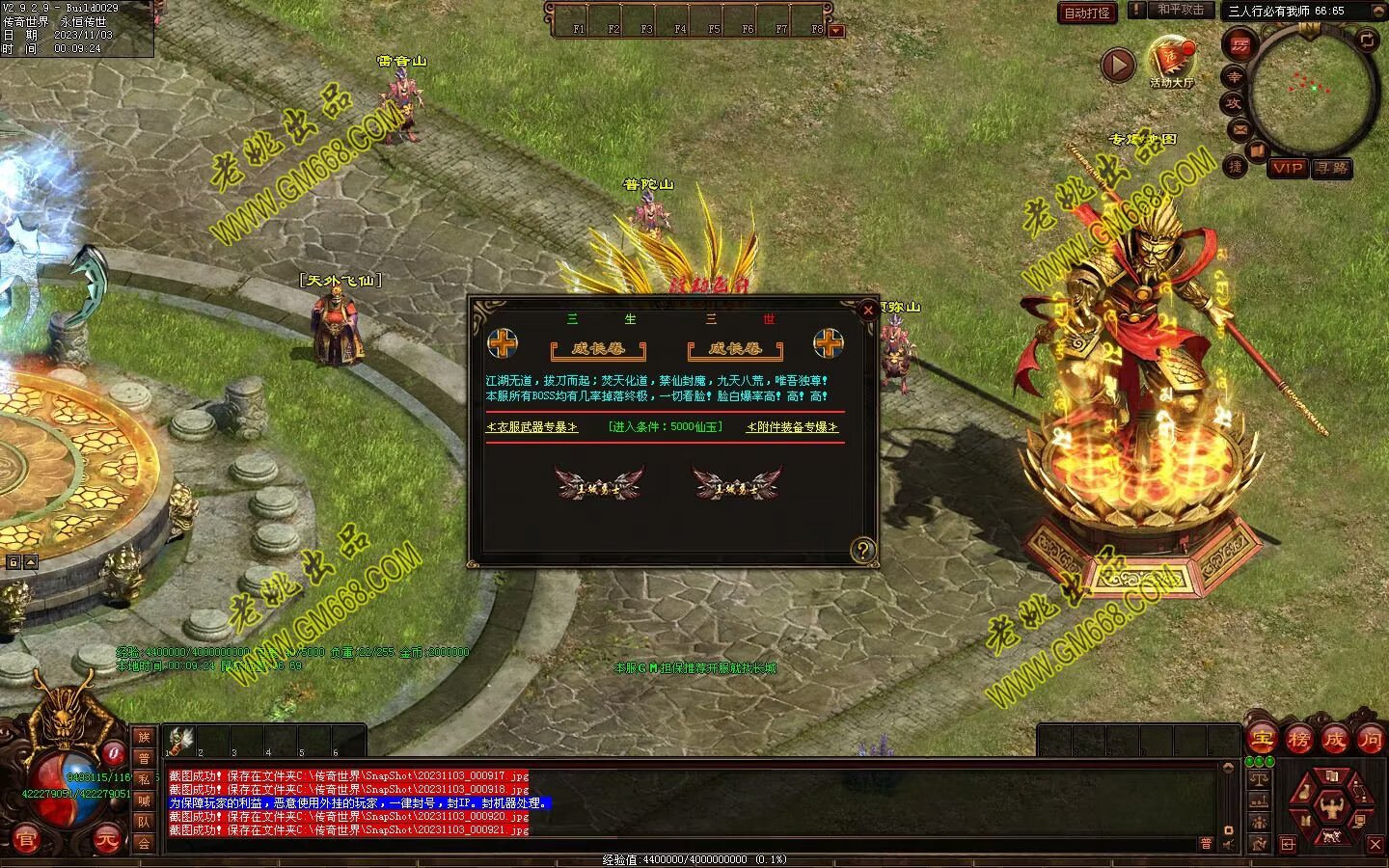Click the round play arrow button
Screen dimensions: 1389x868
[1118, 65]
